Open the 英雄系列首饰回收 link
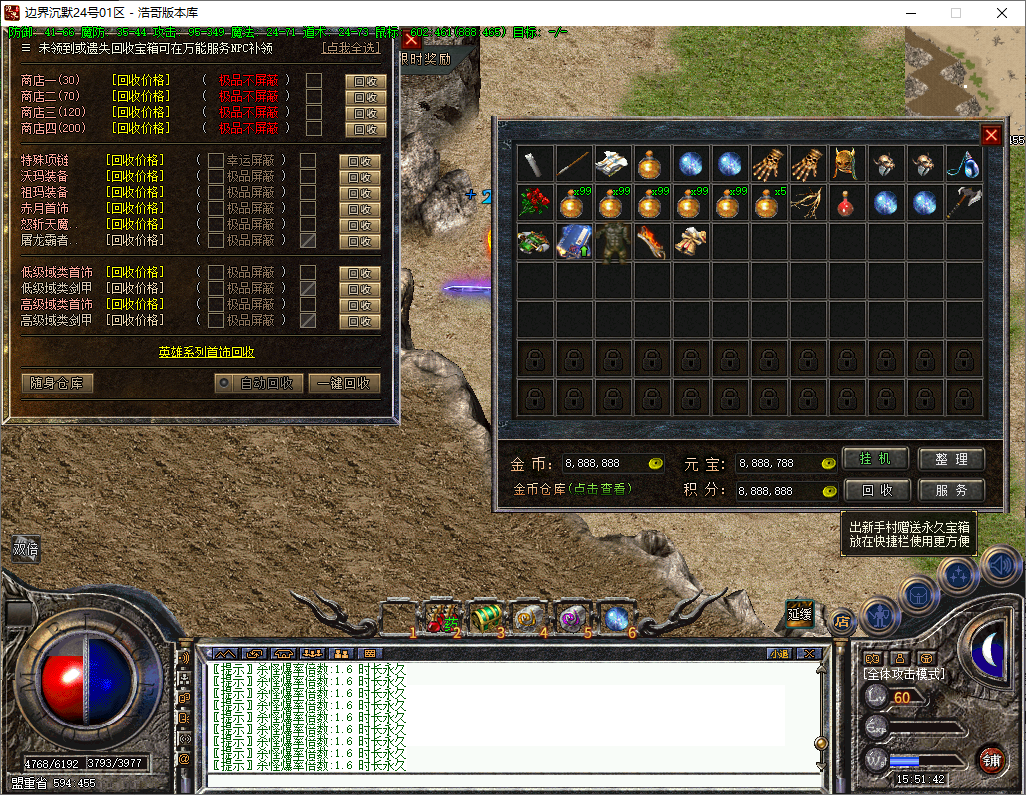This screenshot has width=1026, height=795. 206,352
